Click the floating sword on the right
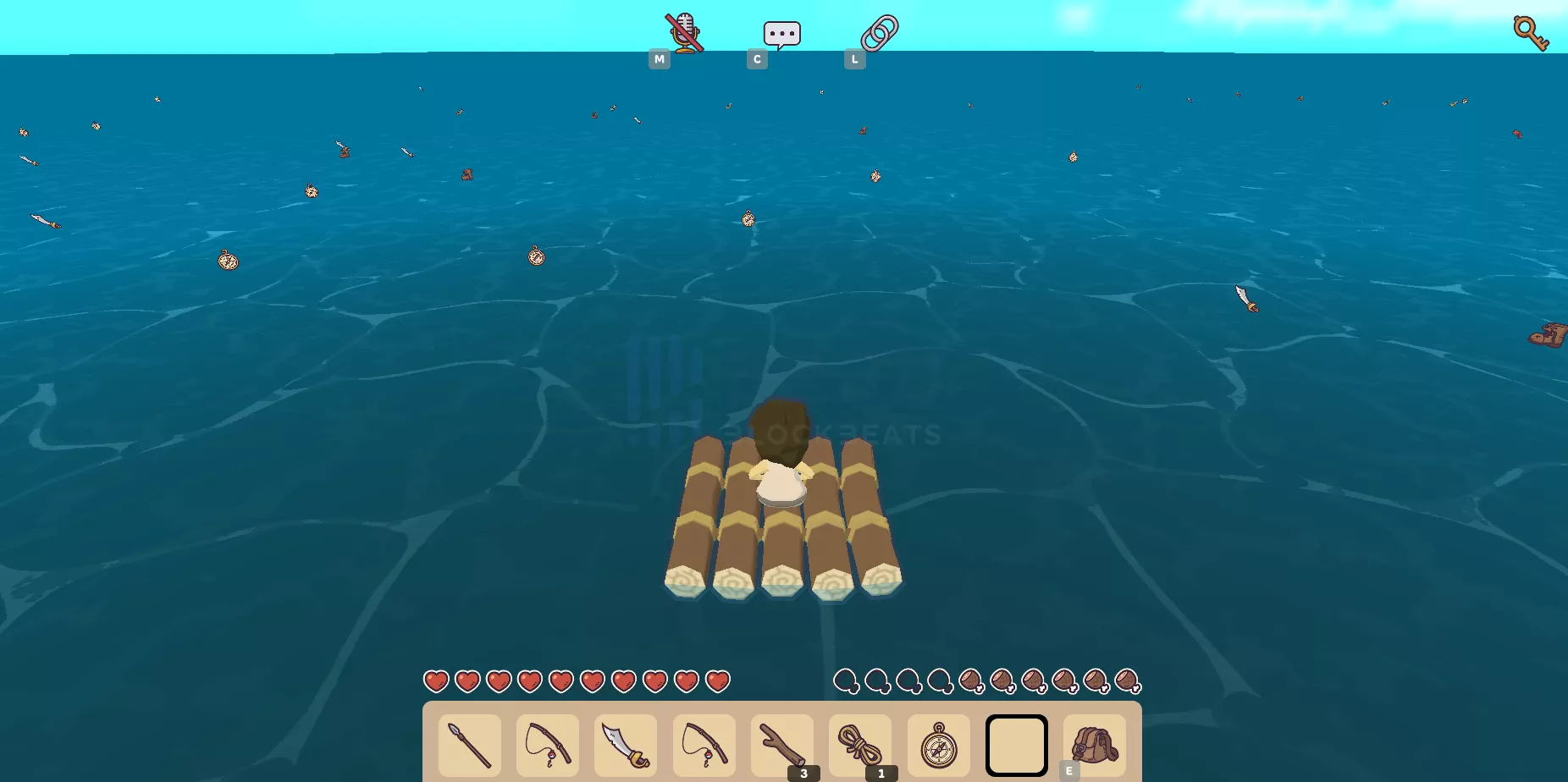The height and width of the screenshot is (782, 1568). tap(1245, 300)
